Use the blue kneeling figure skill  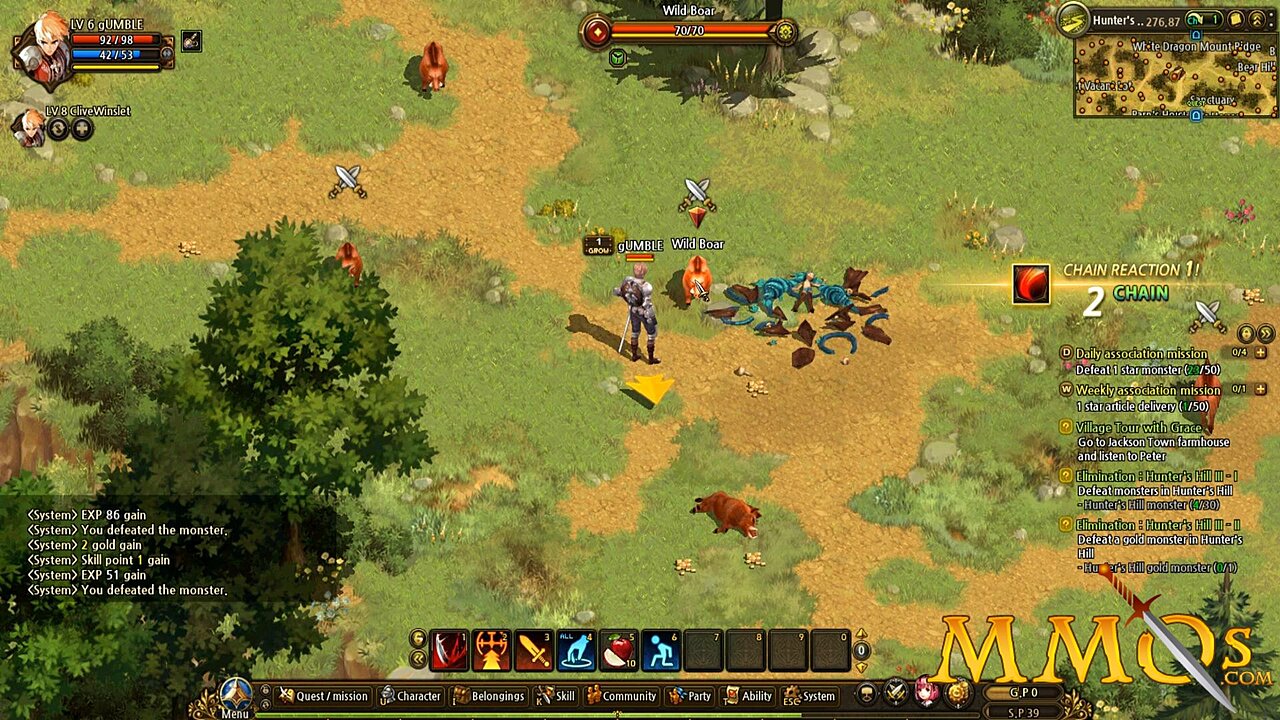point(661,650)
